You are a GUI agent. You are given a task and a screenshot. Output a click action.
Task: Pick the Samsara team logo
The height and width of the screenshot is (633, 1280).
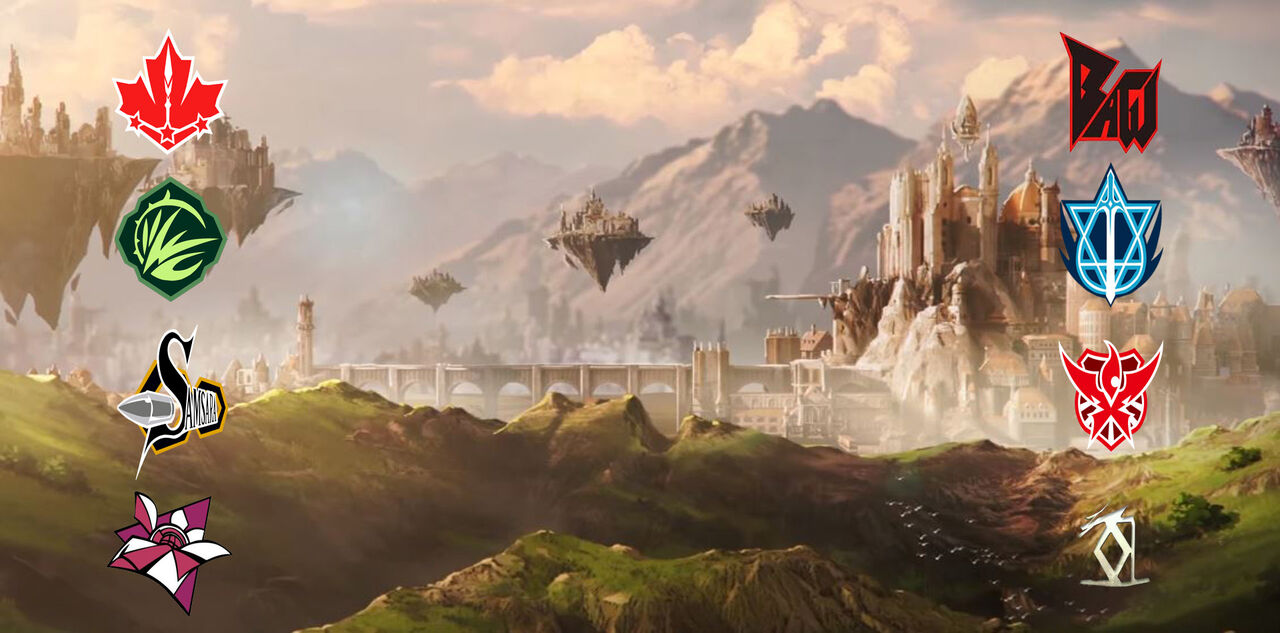pyautogui.click(x=172, y=400)
